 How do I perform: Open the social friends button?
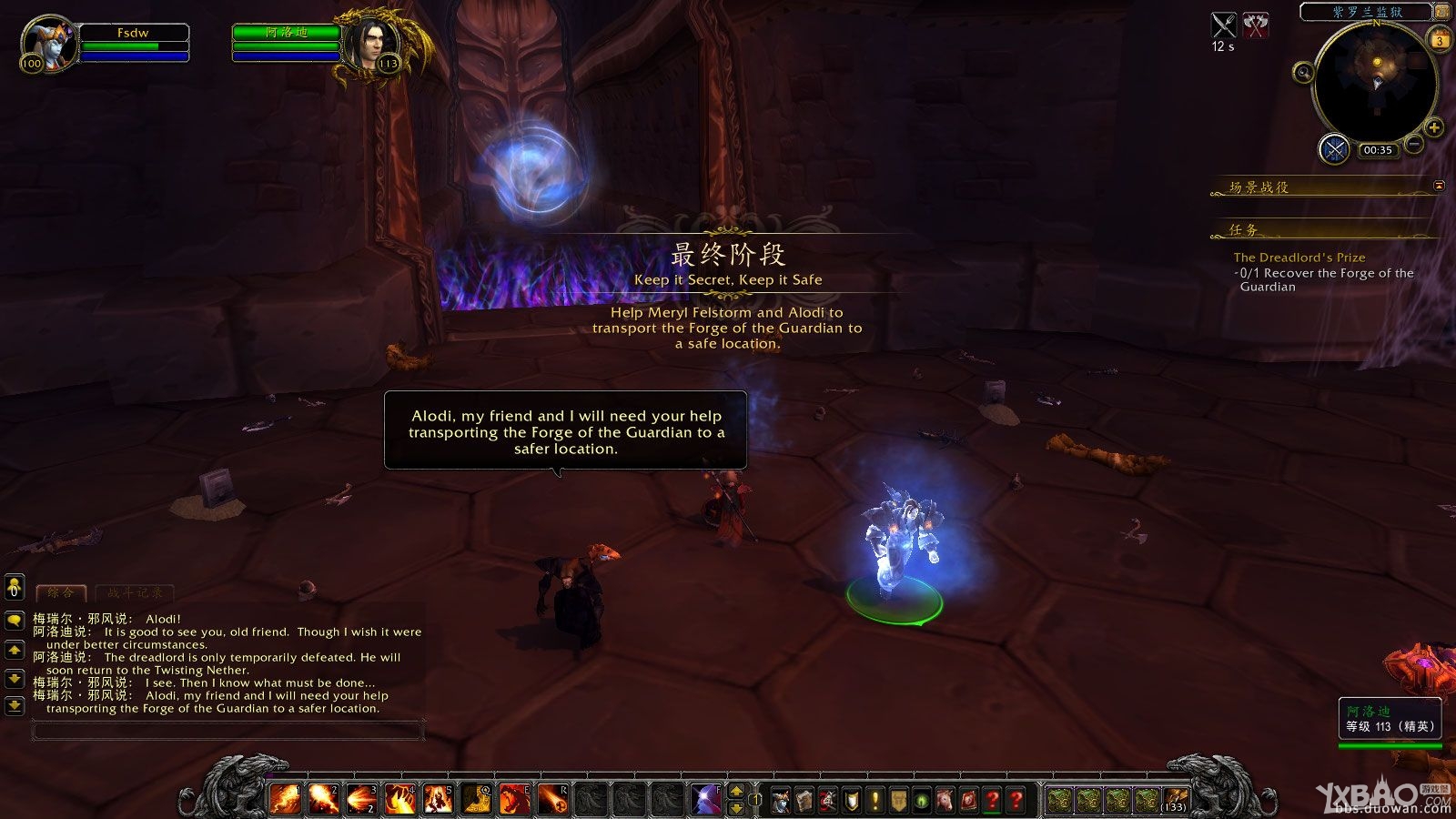15,588
